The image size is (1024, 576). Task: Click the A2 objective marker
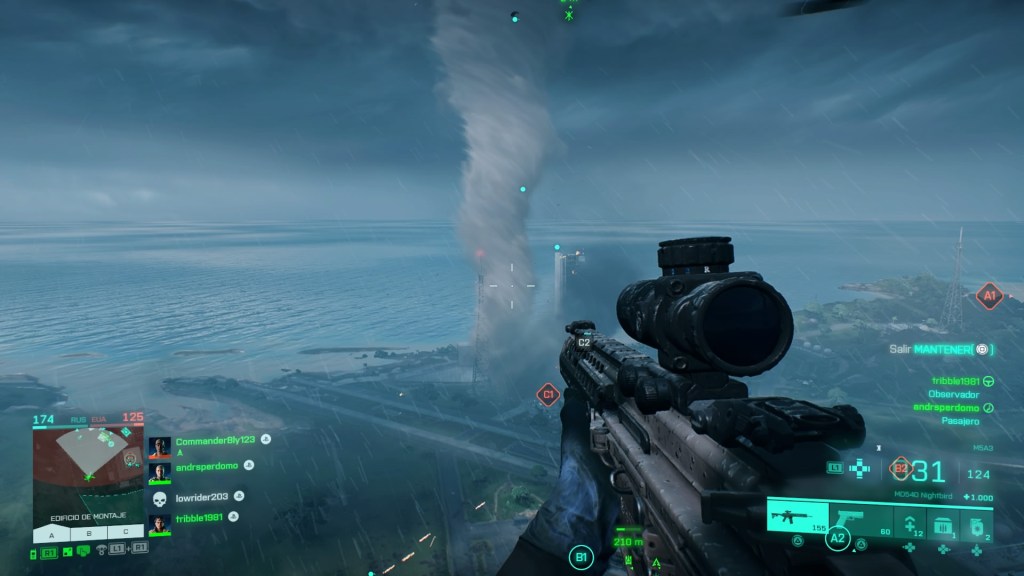click(836, 540)
